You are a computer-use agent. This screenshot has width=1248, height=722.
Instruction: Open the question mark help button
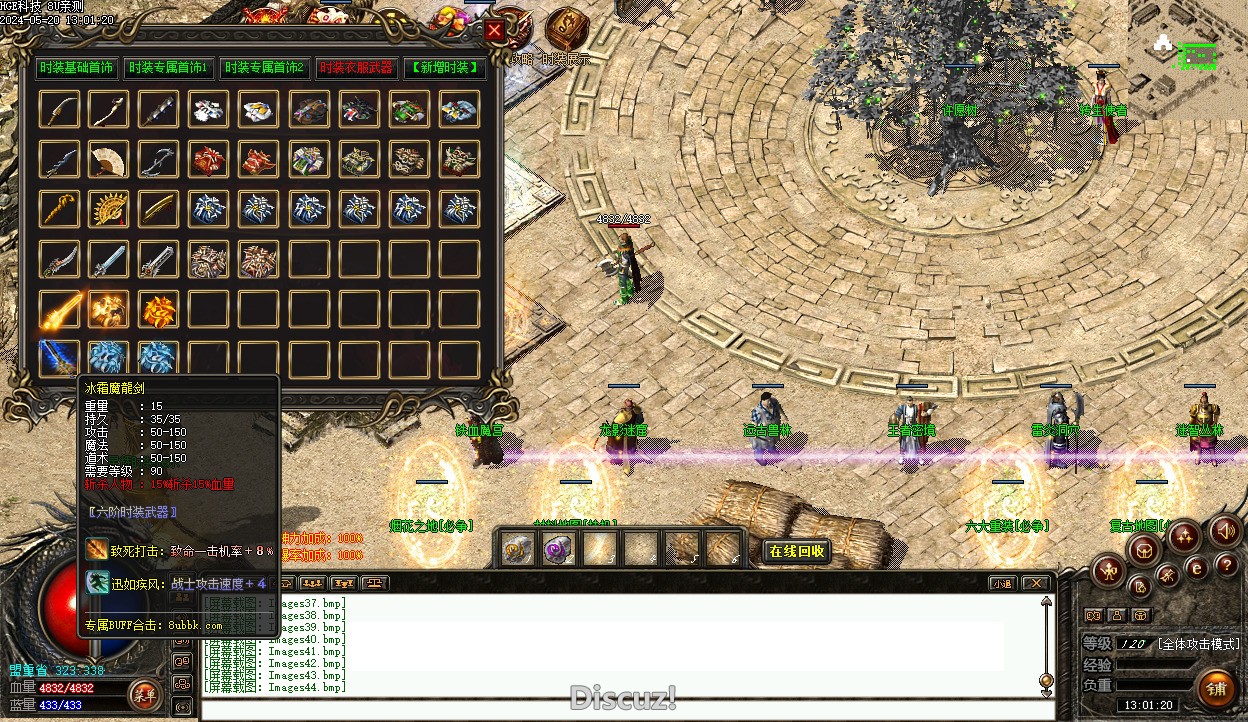(x=1227, y=568)
